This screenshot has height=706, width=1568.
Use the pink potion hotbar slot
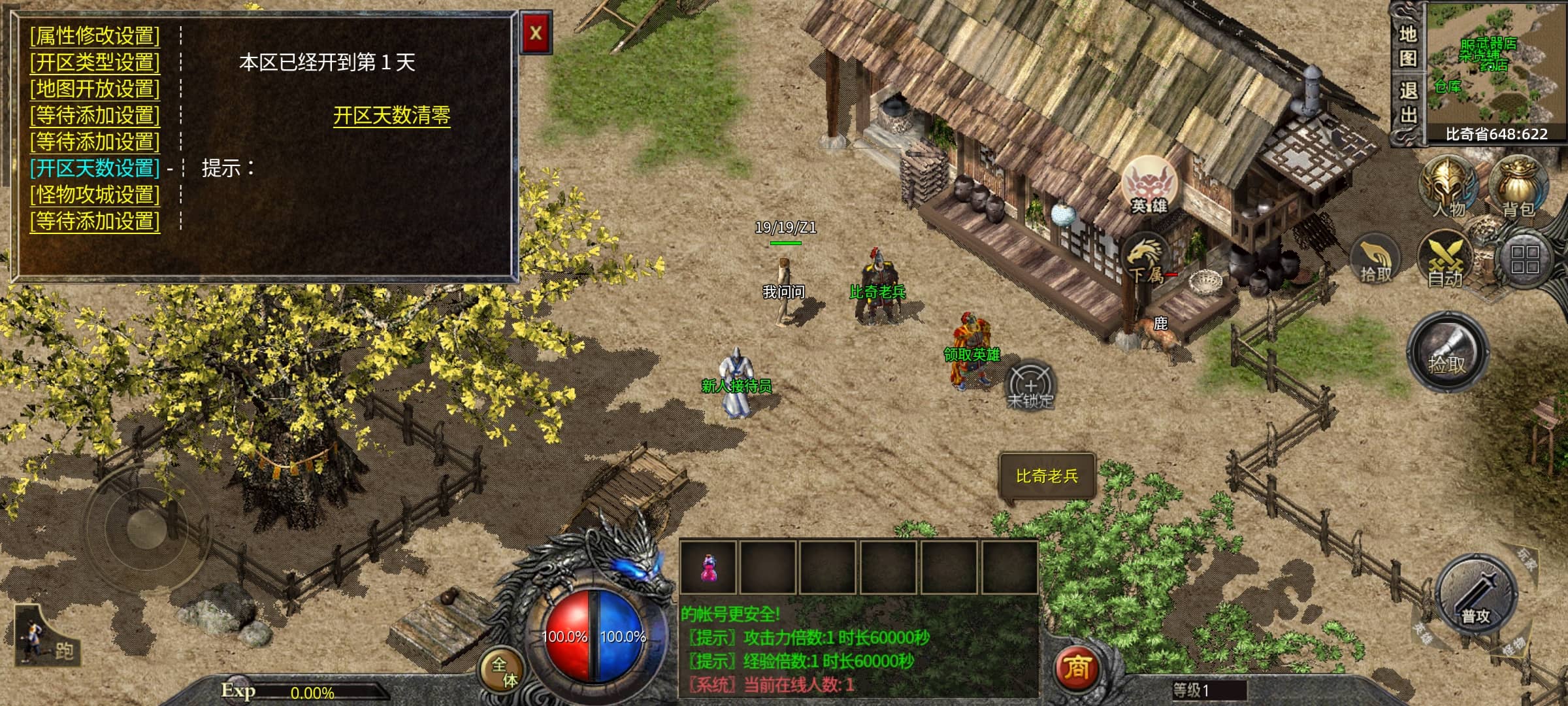click(x=709, y=567)
